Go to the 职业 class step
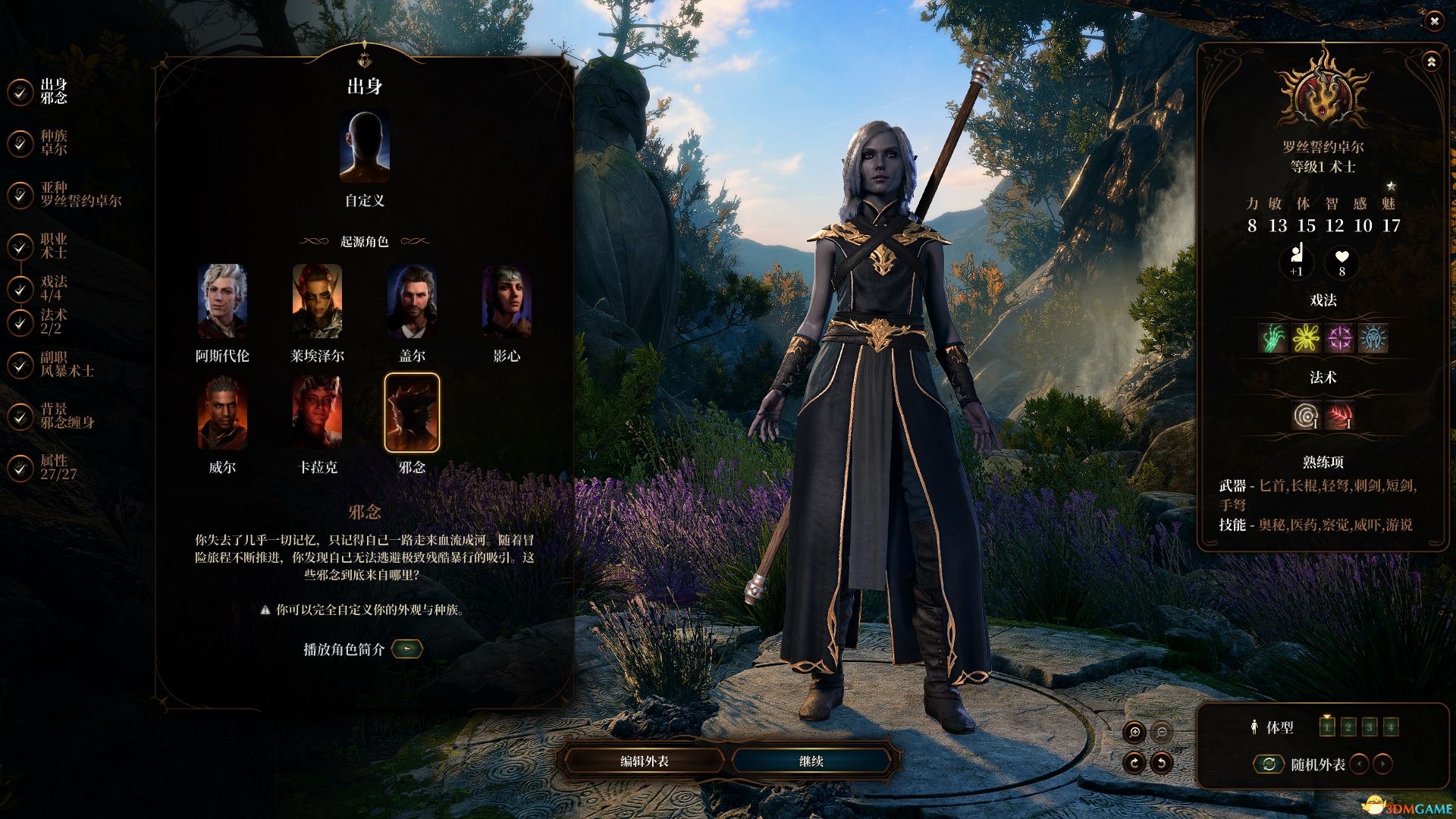This screenshot has height=819, width=1456. click(x=53, y=246)
